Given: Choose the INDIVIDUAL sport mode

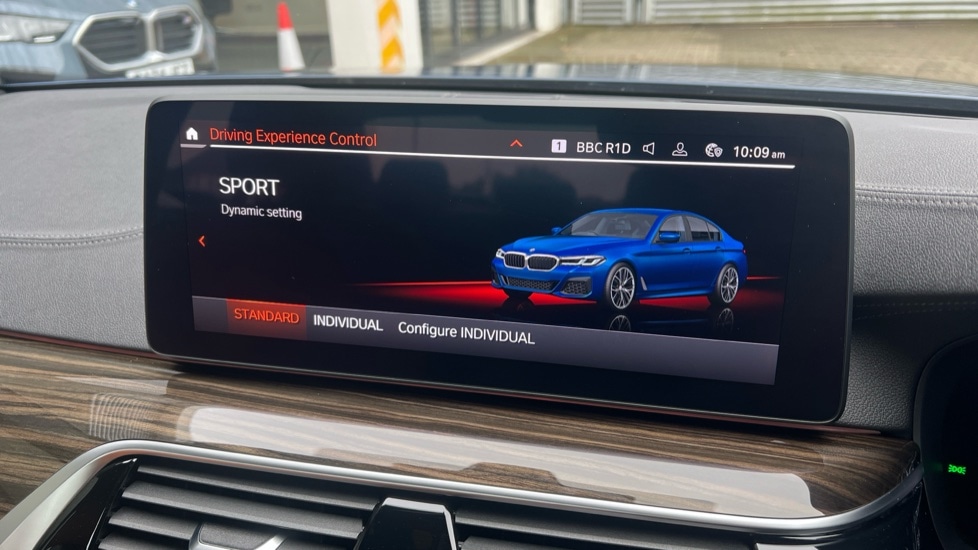Looking at the screenshot, I should tap(348, 324).
